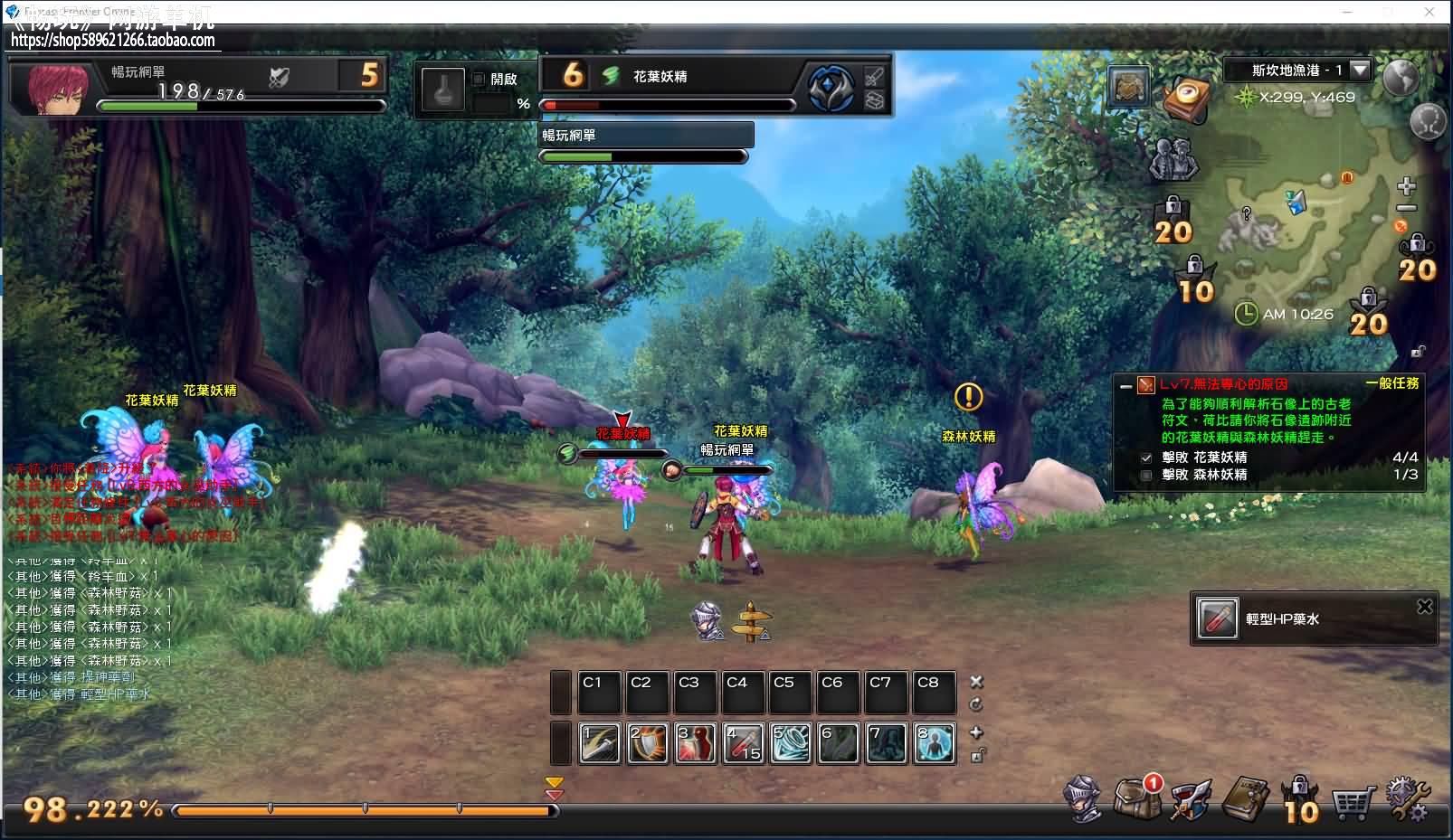This screenshot has width=1453, height=840.
Task: Open the character helmet menu icon
Action: click(1083, 798)
